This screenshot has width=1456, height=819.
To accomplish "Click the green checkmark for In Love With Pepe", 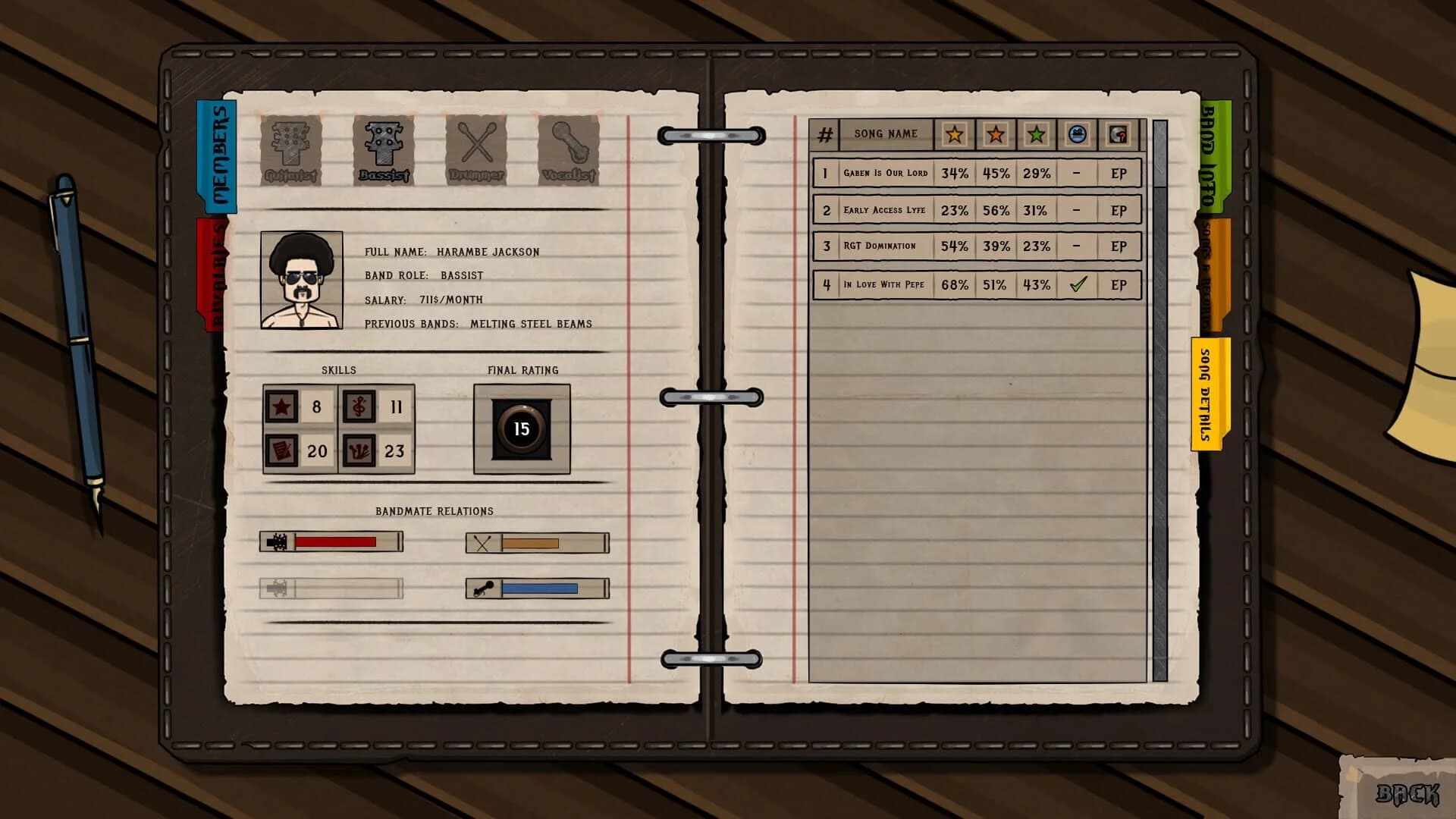I will coord(1078,284).
